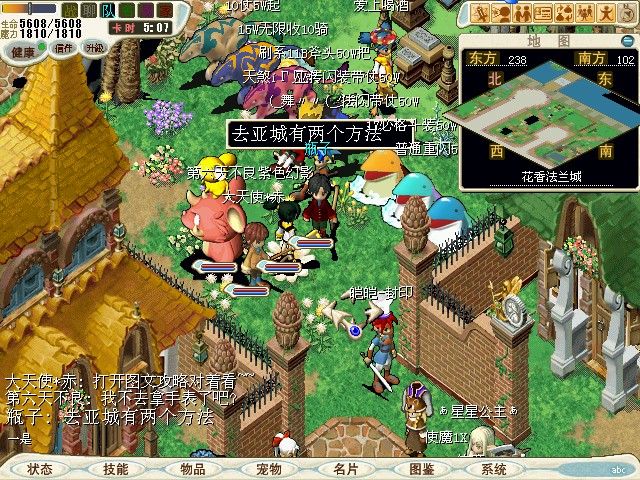The image size is (640, 480).
Task: Open the 状态 status menu
Action: 40,468
